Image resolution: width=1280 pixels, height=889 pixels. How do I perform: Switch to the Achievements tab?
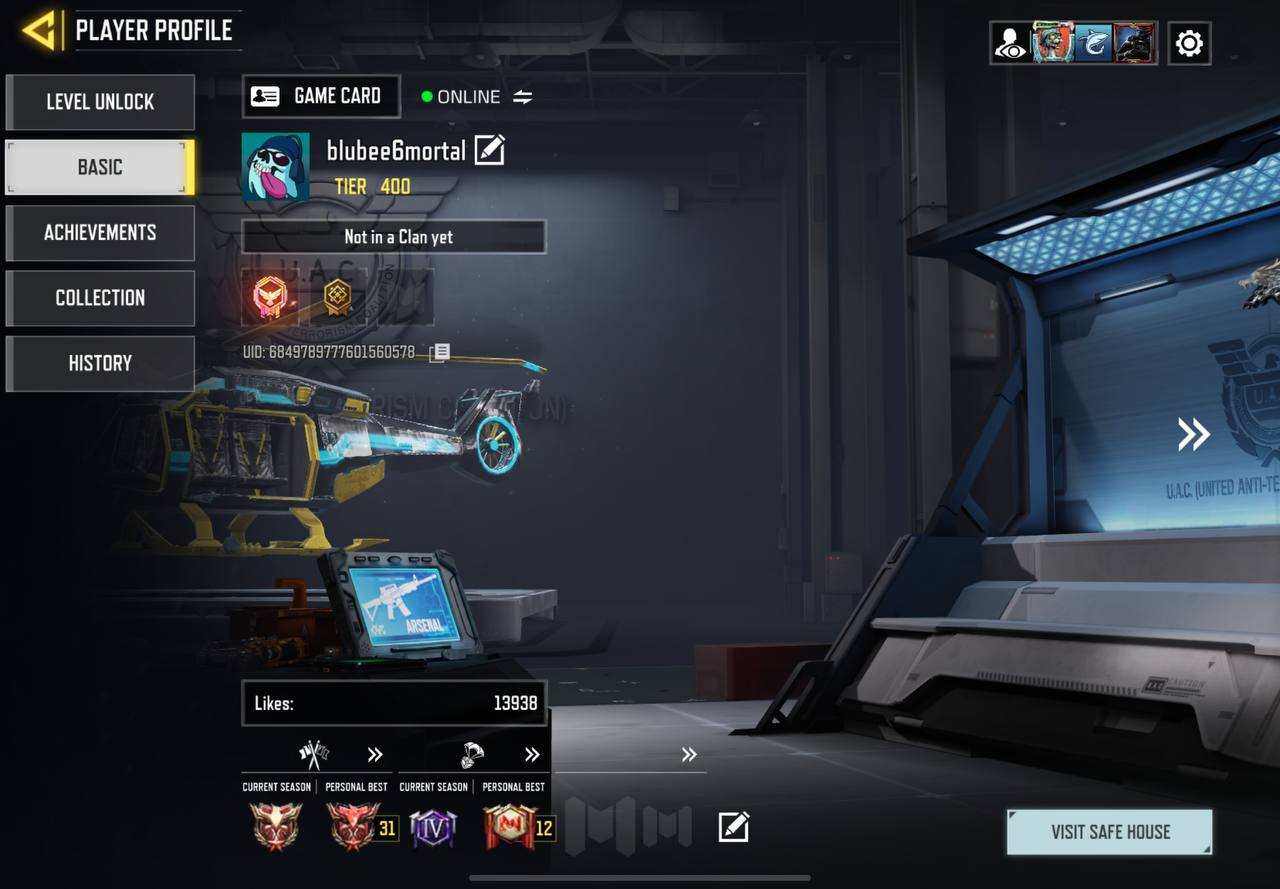(100, 233)
